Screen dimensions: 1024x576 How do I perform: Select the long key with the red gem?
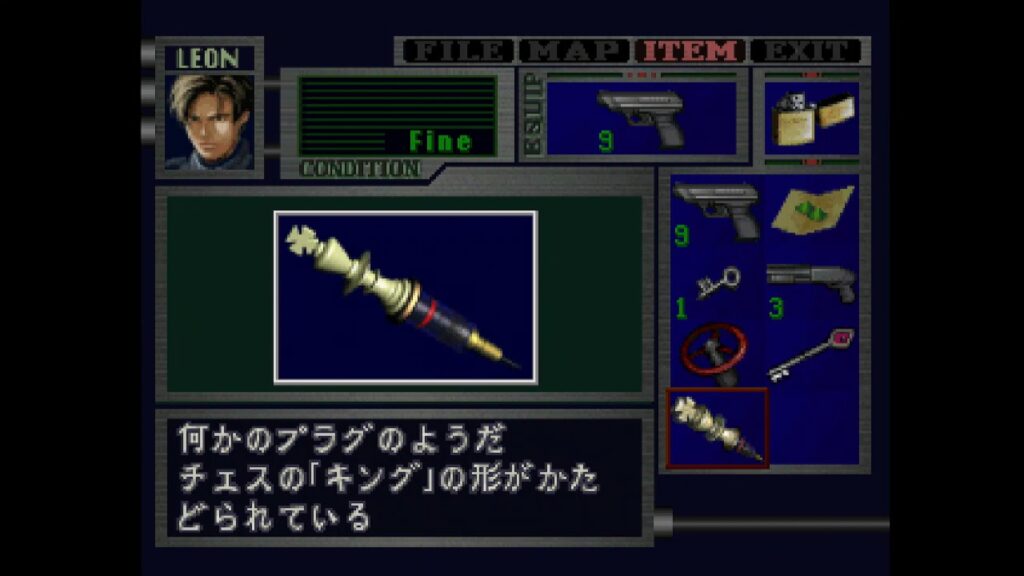pos(812,353)
